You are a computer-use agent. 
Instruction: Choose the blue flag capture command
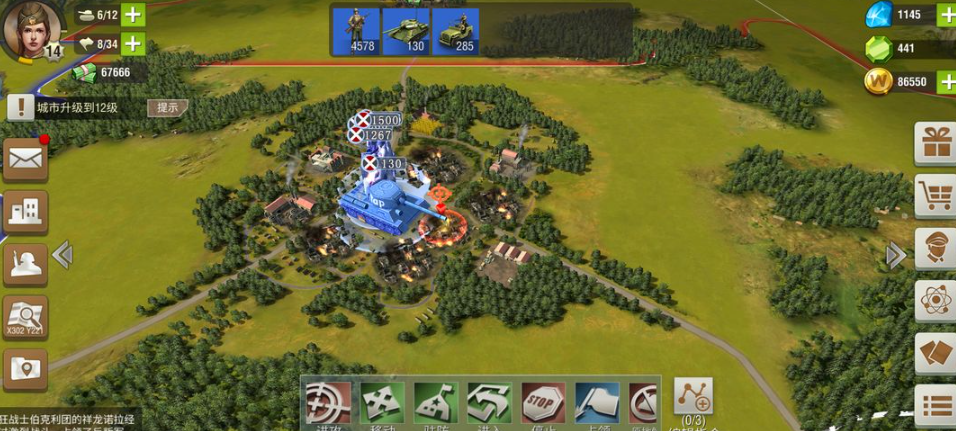pos(596,403)
